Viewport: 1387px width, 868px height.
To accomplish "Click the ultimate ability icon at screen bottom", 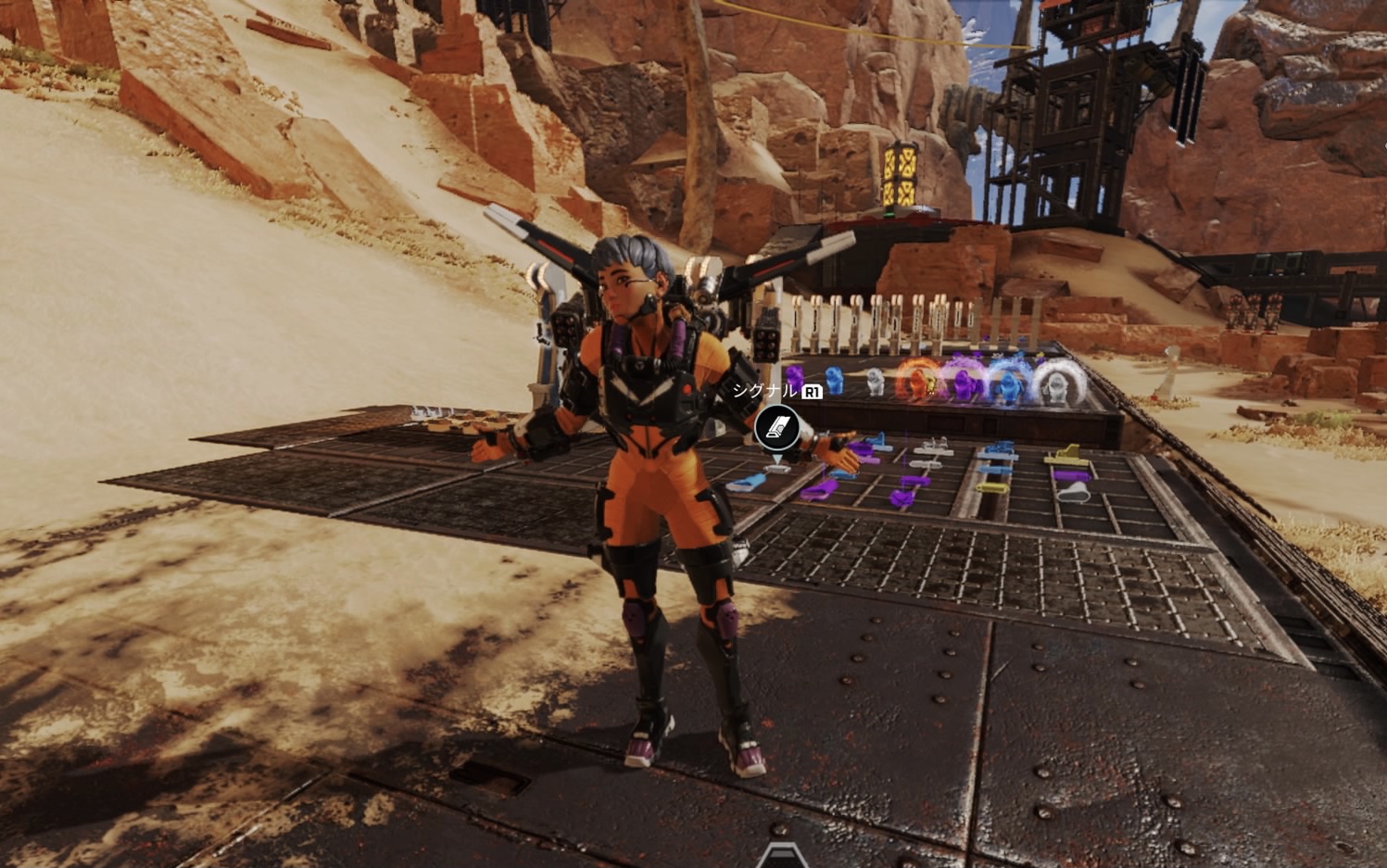I will coord(782,857).
